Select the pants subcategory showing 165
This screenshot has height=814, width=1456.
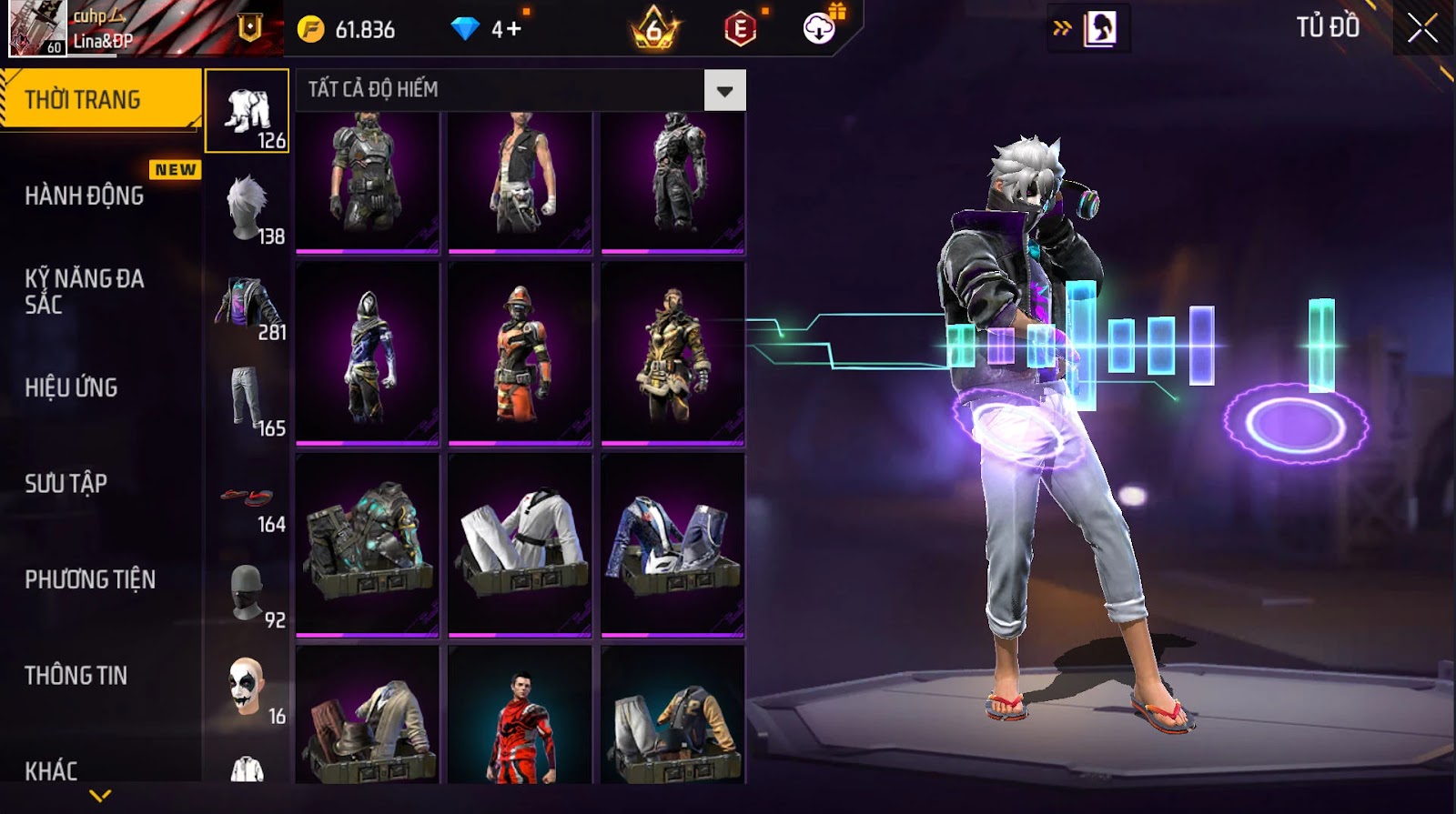tap(248, 402)
